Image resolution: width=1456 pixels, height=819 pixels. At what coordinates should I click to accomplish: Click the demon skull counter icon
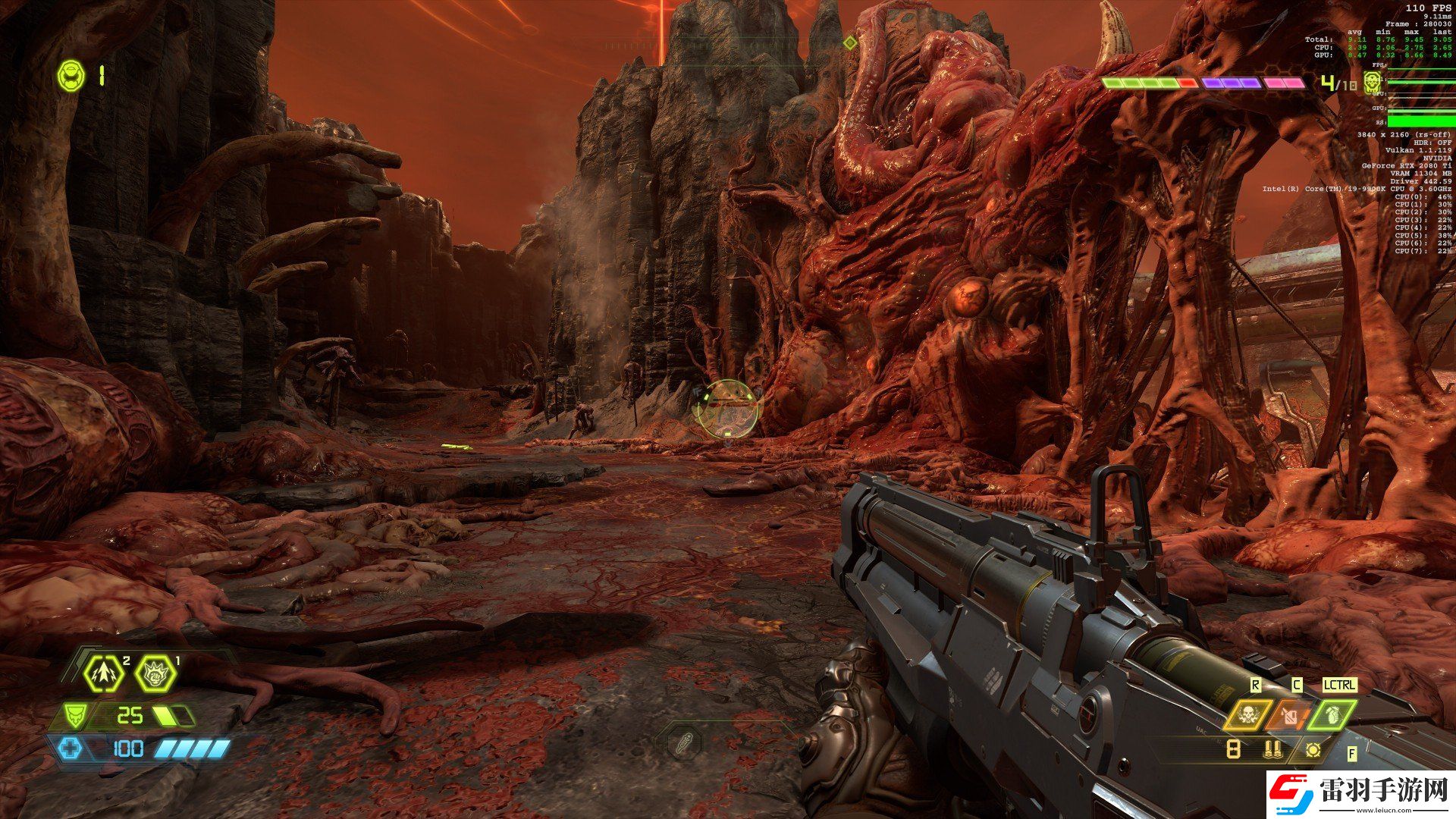click(1372, 82)
